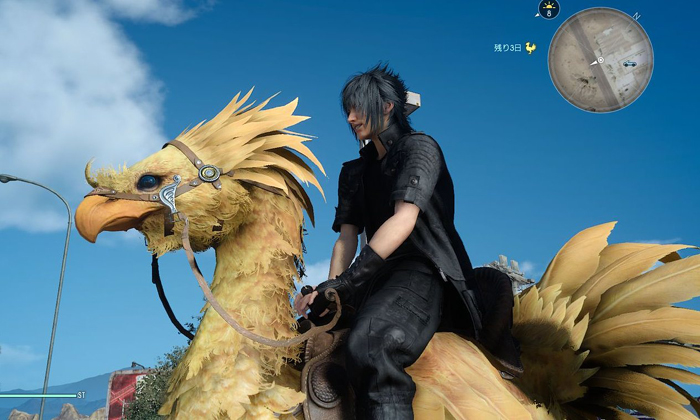The width and height of the screenshot is (700, 420).
Task: Select the car marker on the minimap
Action: [629, 63]
